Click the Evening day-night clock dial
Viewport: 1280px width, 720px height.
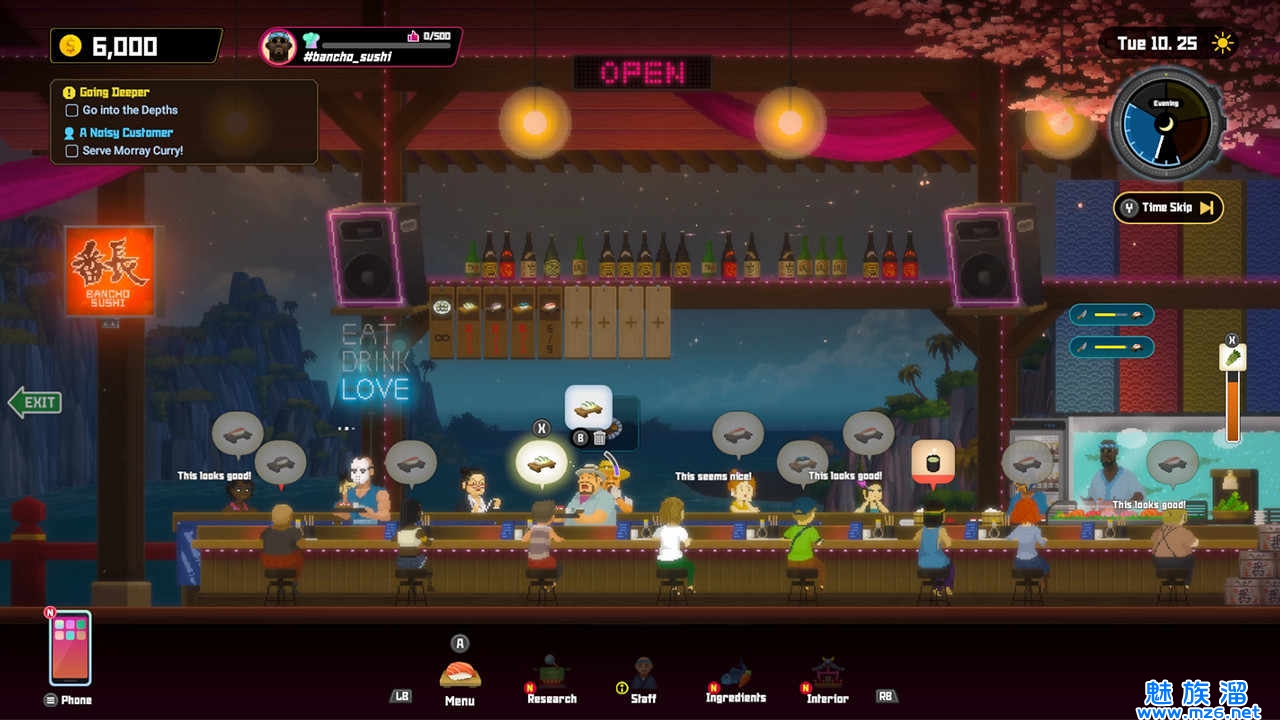pos(1166,125)
